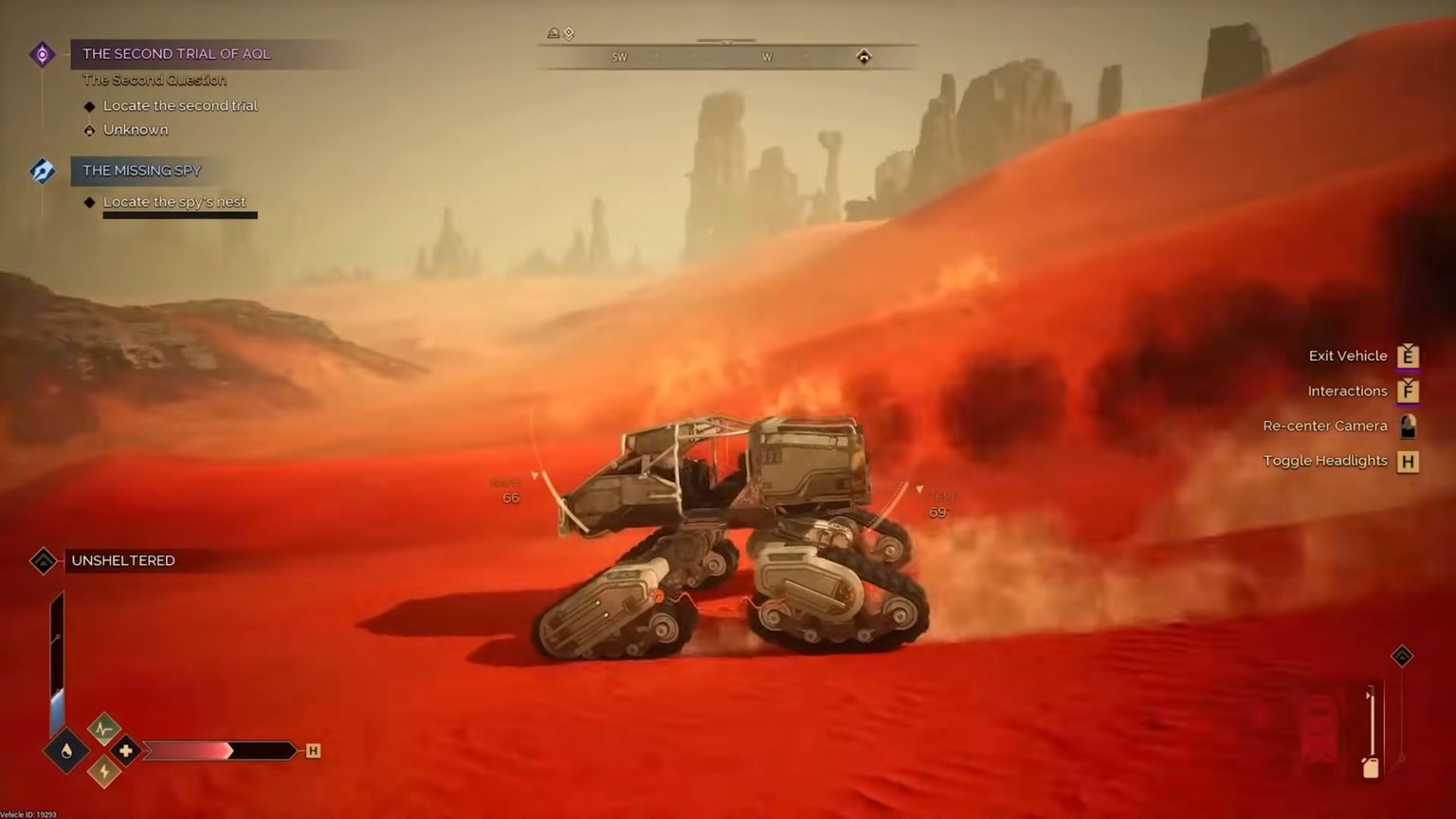The width and height of the screenshot is (1456, 819).
Task: Click the tent icon above the compass bar
Action: [554, 33]
